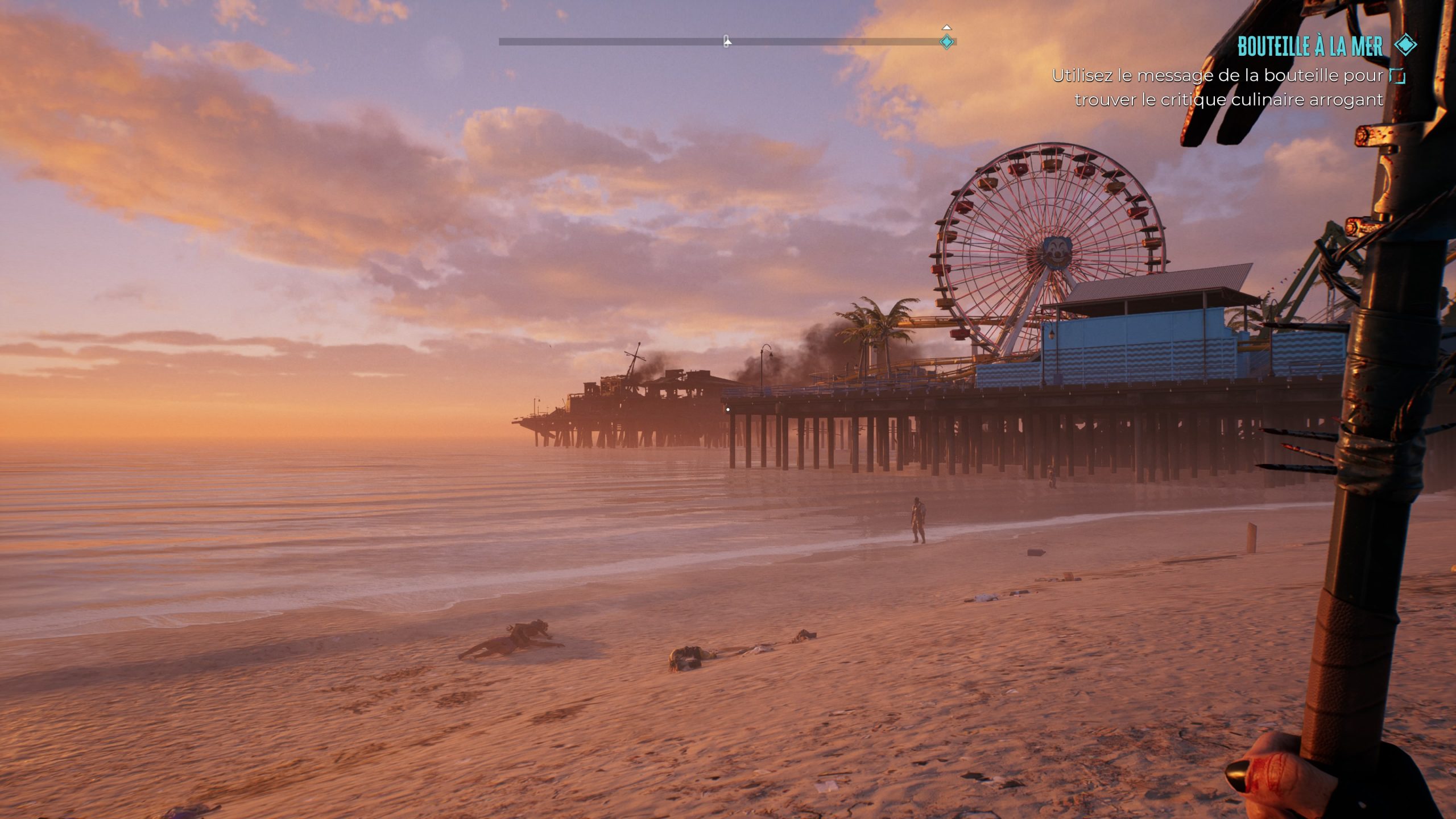The height and width of the screenshot is (819, 1456).
Task: Click the teal diamond marker on the compass
Action: point(947,42)
